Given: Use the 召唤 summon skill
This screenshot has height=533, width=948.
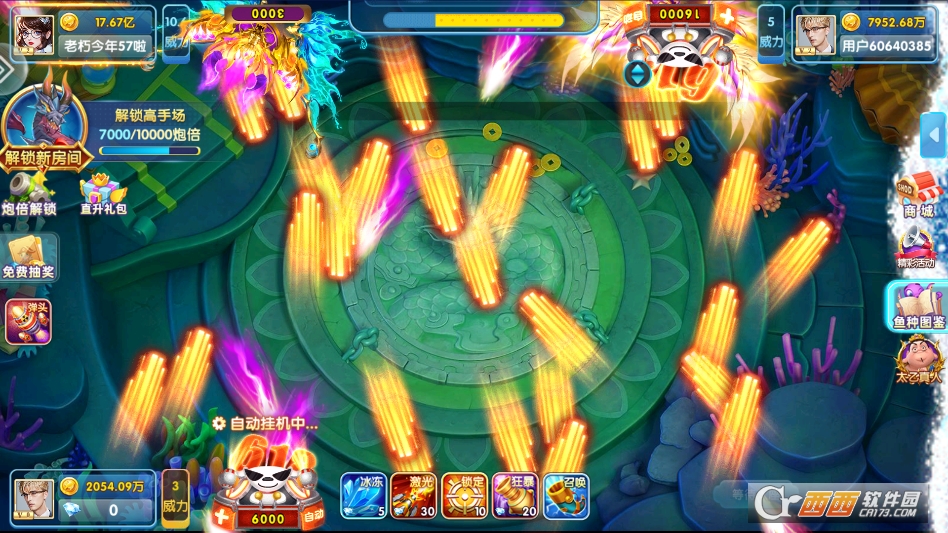Looking at the screenshot, I should pyautogui.click(x=566, y=496).
